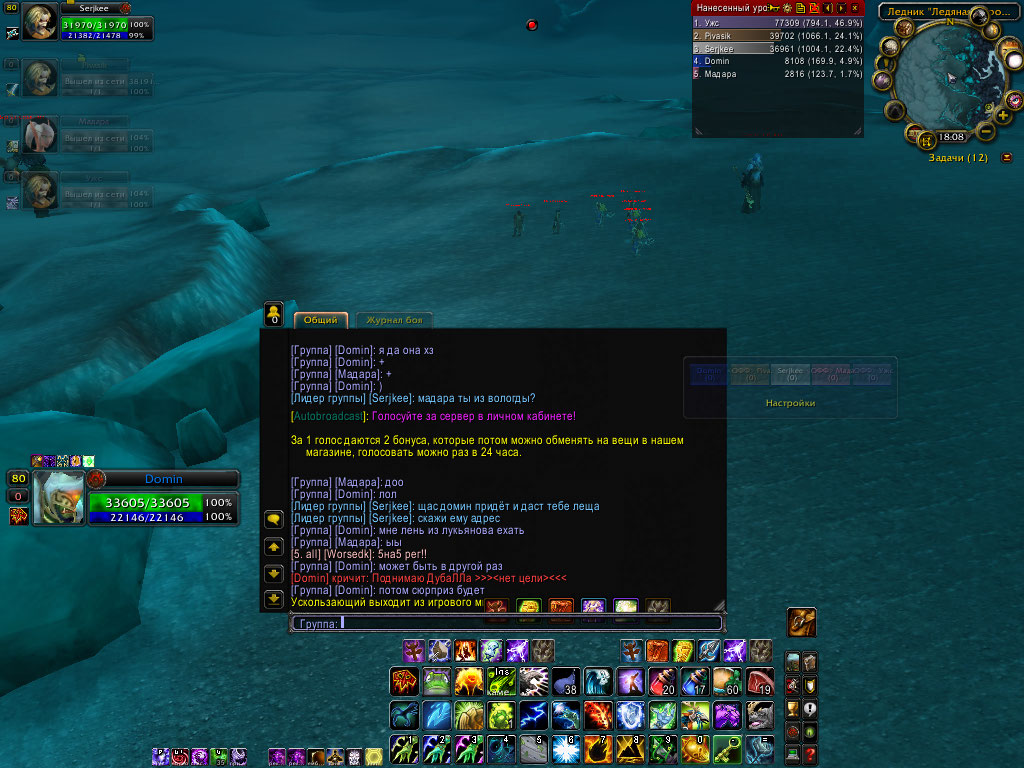
Task: Zoom out the minimap with the minus button
Action: pyautogui.click(x=986, y=131)
